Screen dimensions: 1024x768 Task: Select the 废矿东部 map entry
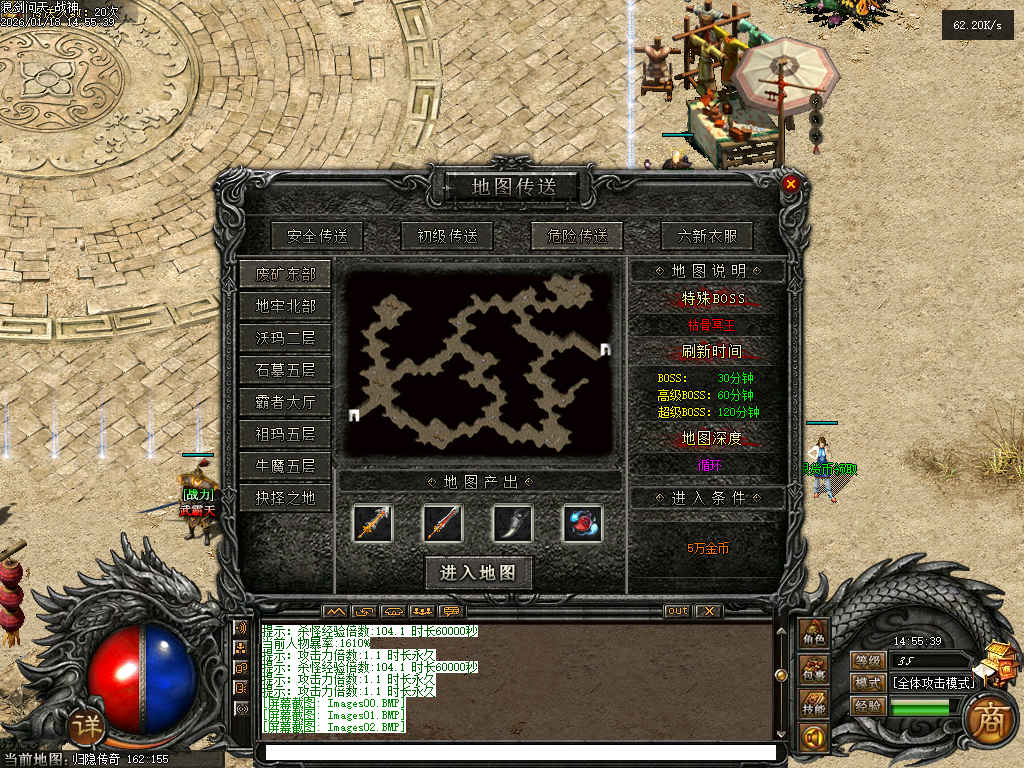pyautogui.click(x=285, y=274)
